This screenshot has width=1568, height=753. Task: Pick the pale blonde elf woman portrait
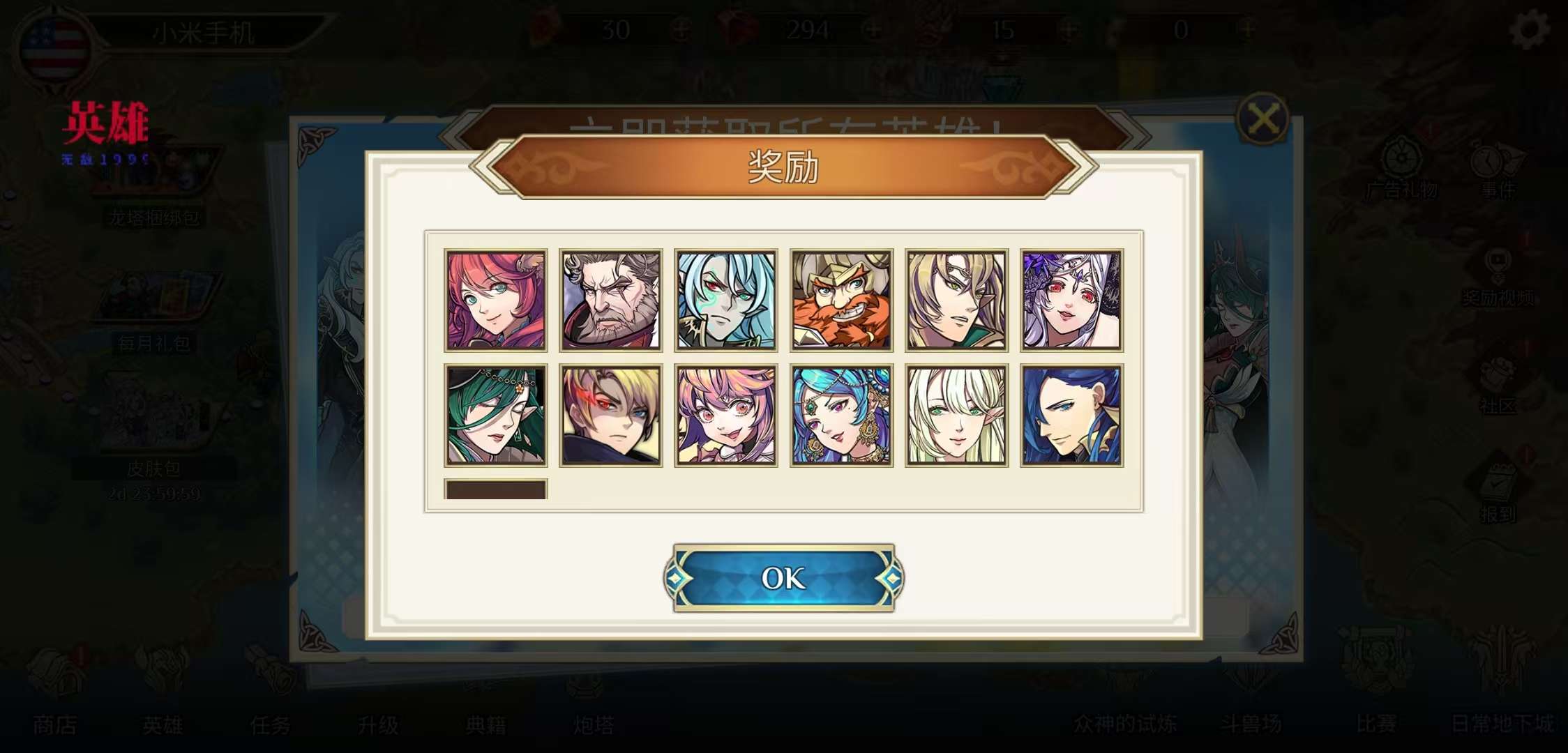tap(956, 416)
